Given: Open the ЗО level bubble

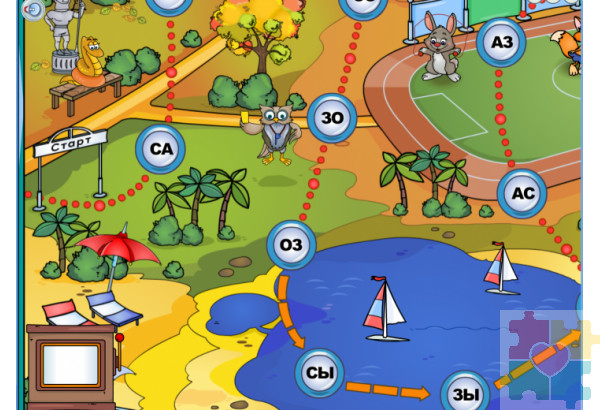Looking at the screenshot, I should [x=331, y=118].
